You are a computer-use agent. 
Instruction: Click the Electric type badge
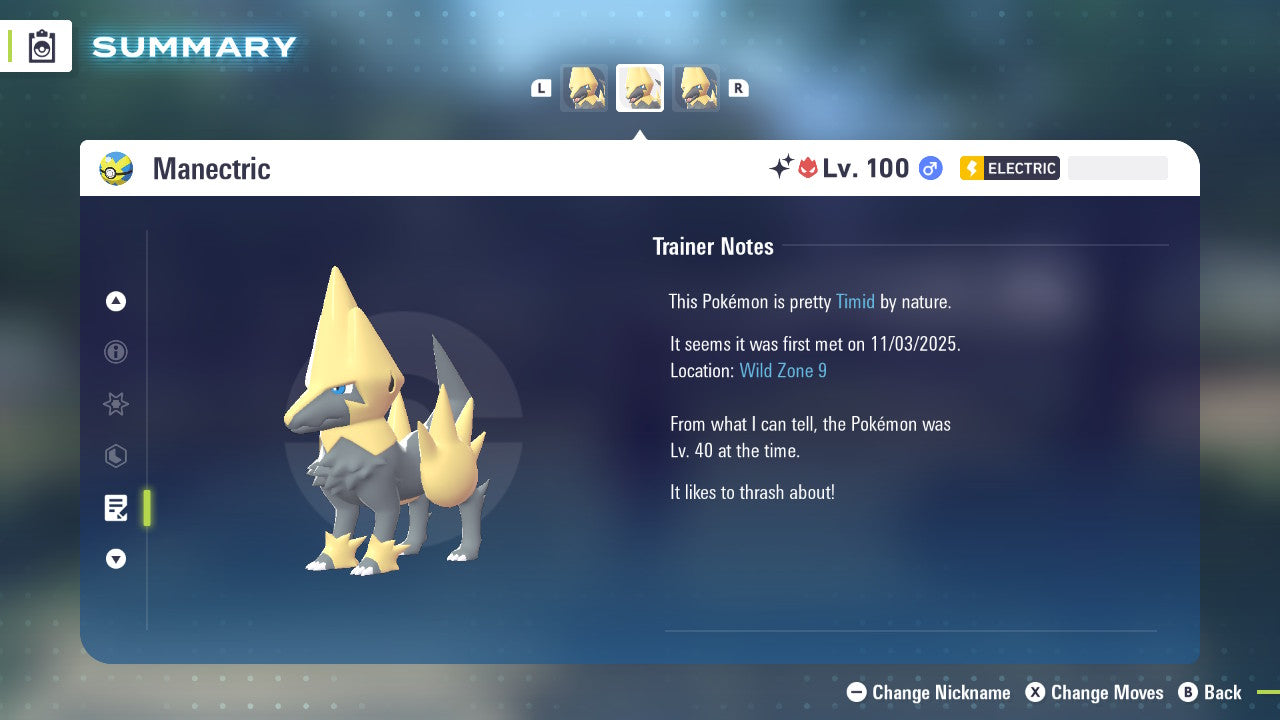tap(1009, 168)
